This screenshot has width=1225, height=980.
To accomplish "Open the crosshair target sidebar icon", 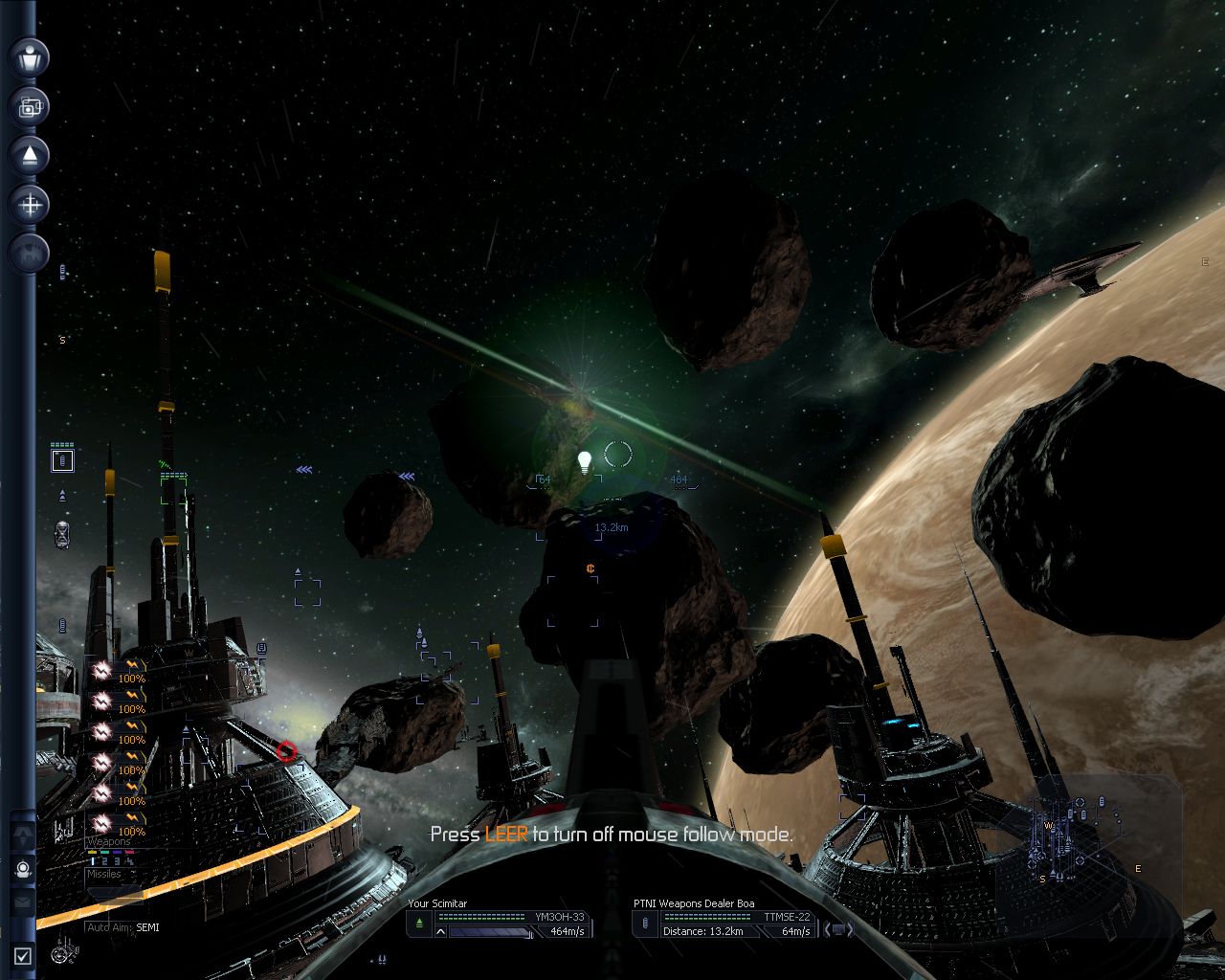I will (30, 204).
